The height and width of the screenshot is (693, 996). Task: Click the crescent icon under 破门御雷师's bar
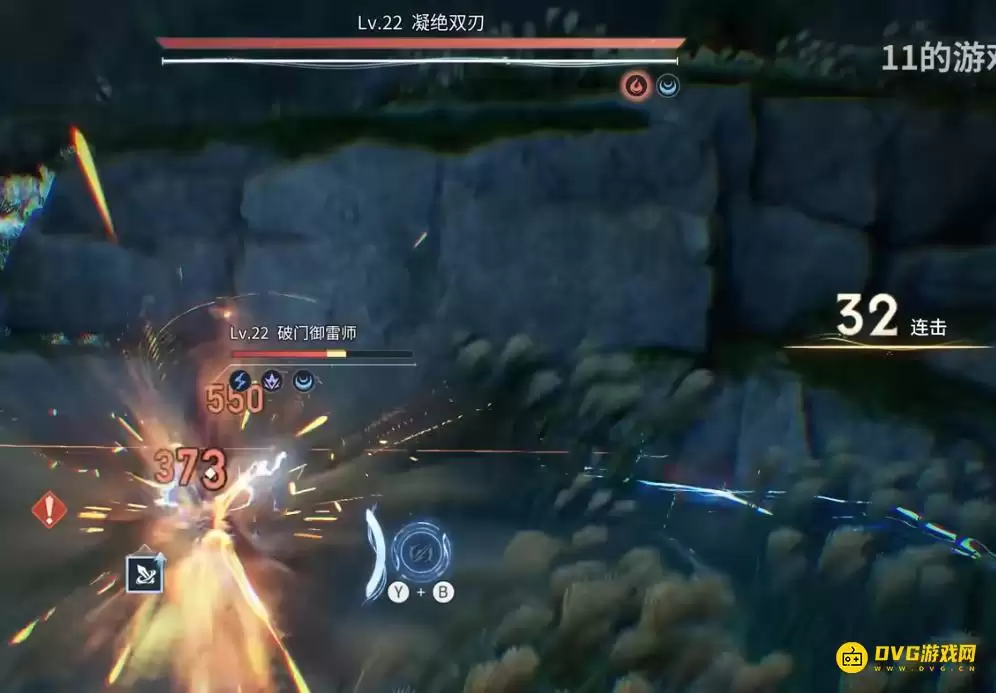[x=302, y=380]
